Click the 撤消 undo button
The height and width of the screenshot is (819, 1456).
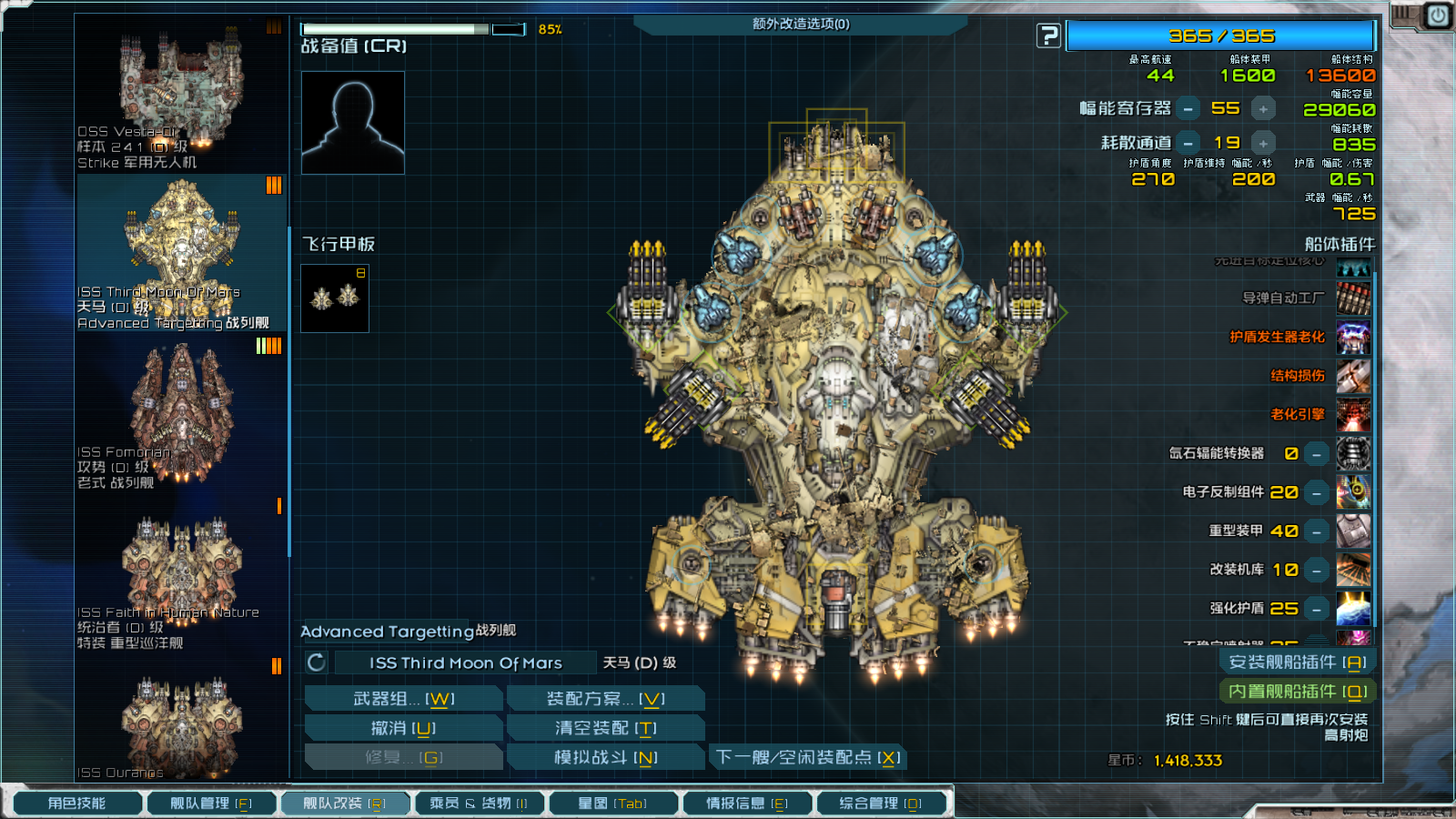[x=403, y=728]
